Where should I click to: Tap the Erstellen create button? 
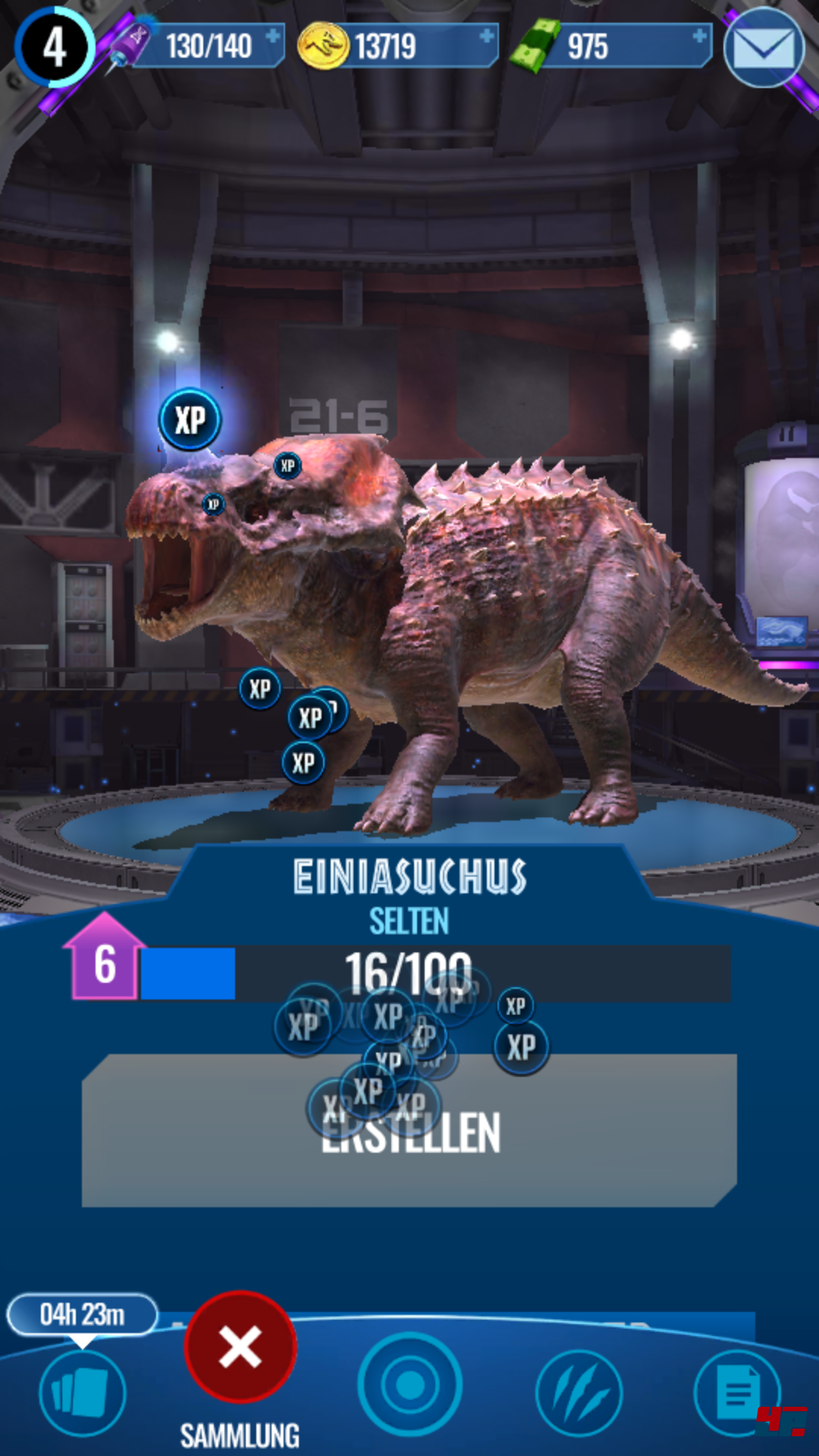(x=409, y=1130)
